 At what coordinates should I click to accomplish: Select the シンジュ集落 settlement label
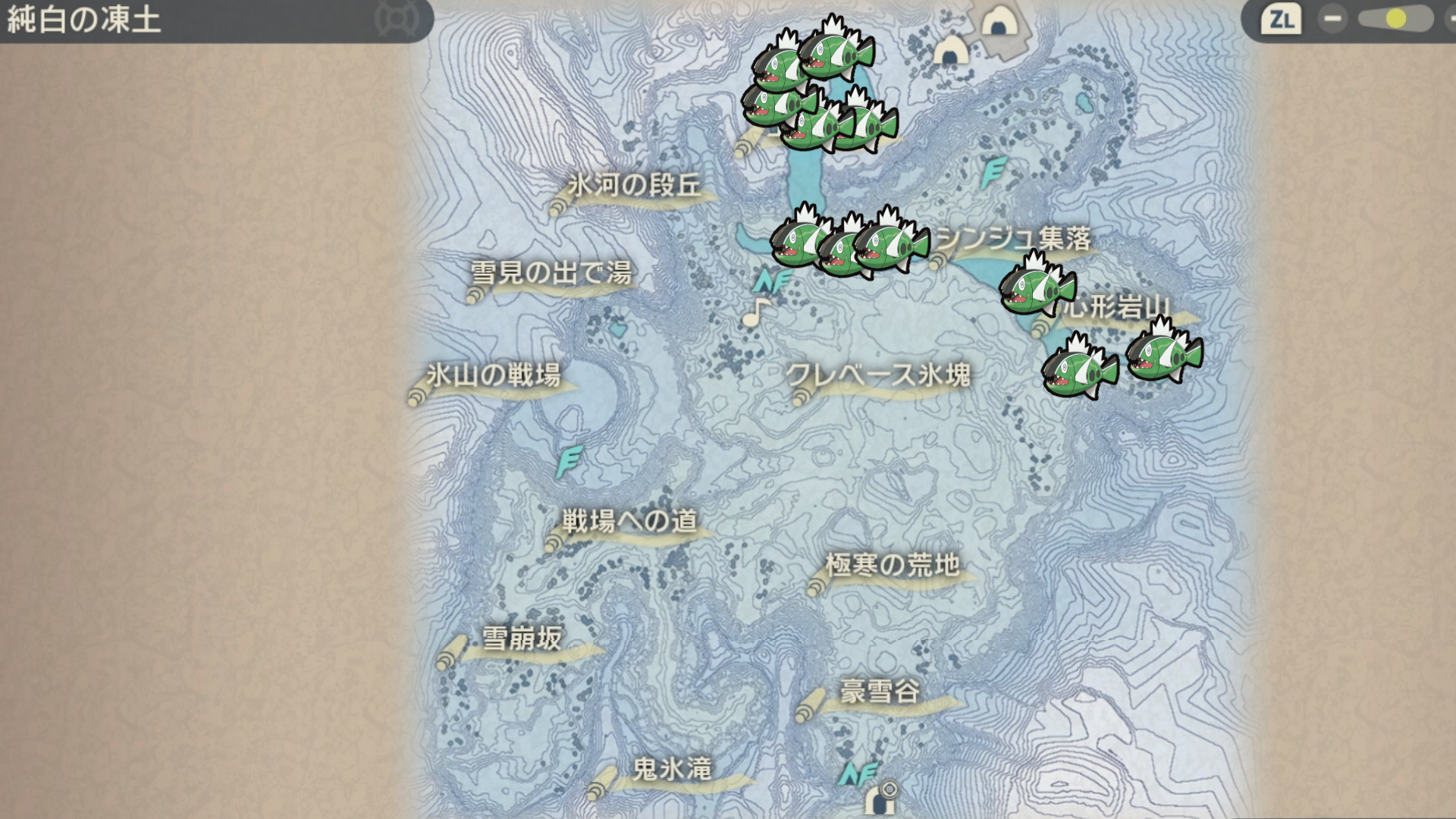1014,239
